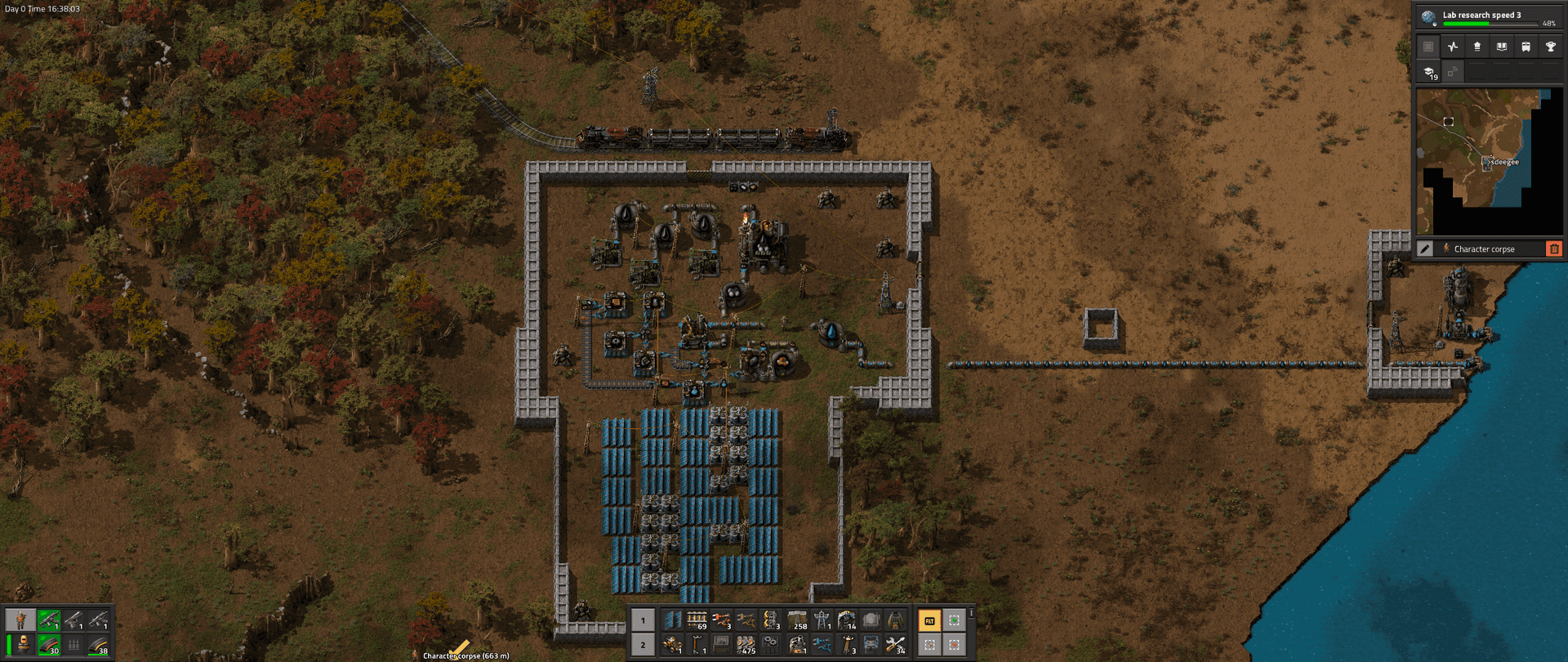Select the rail slot with 258 items
The height and width of the screenshot is (662, 1568).
[x=796, y=621]
